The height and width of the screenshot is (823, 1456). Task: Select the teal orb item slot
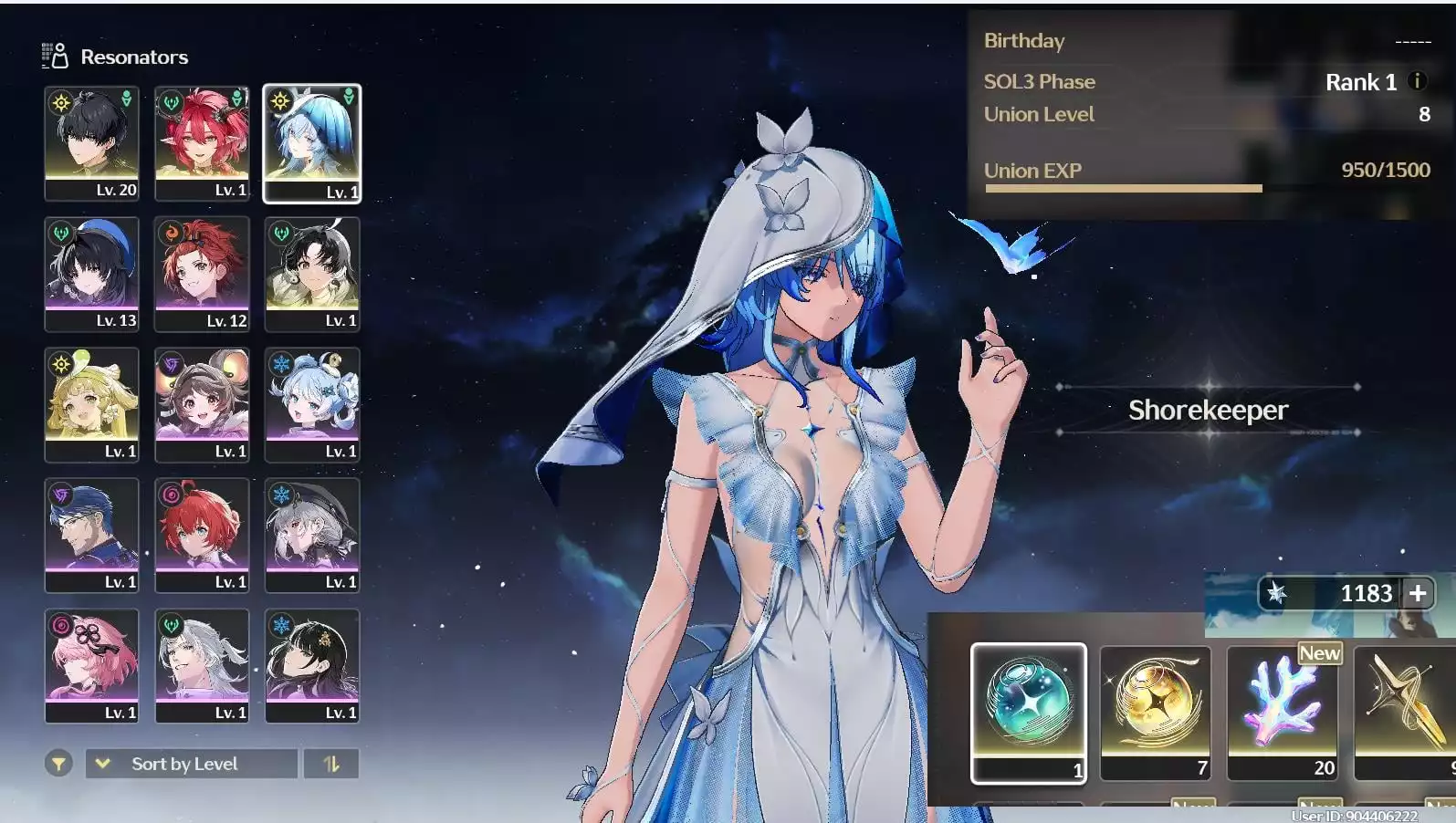(x=1028, y=712)
